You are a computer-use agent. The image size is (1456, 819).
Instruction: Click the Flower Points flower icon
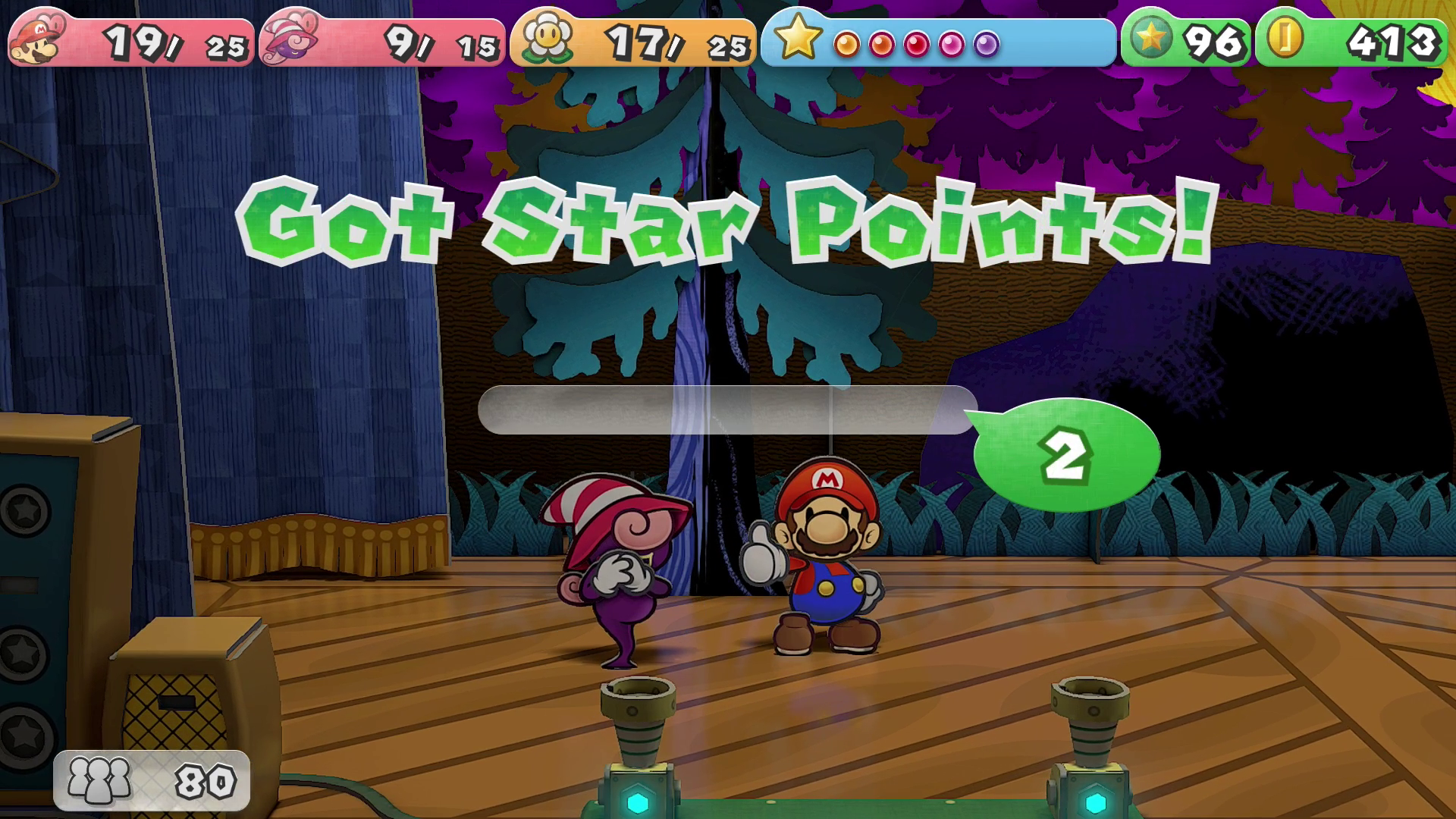coord(547,38)
